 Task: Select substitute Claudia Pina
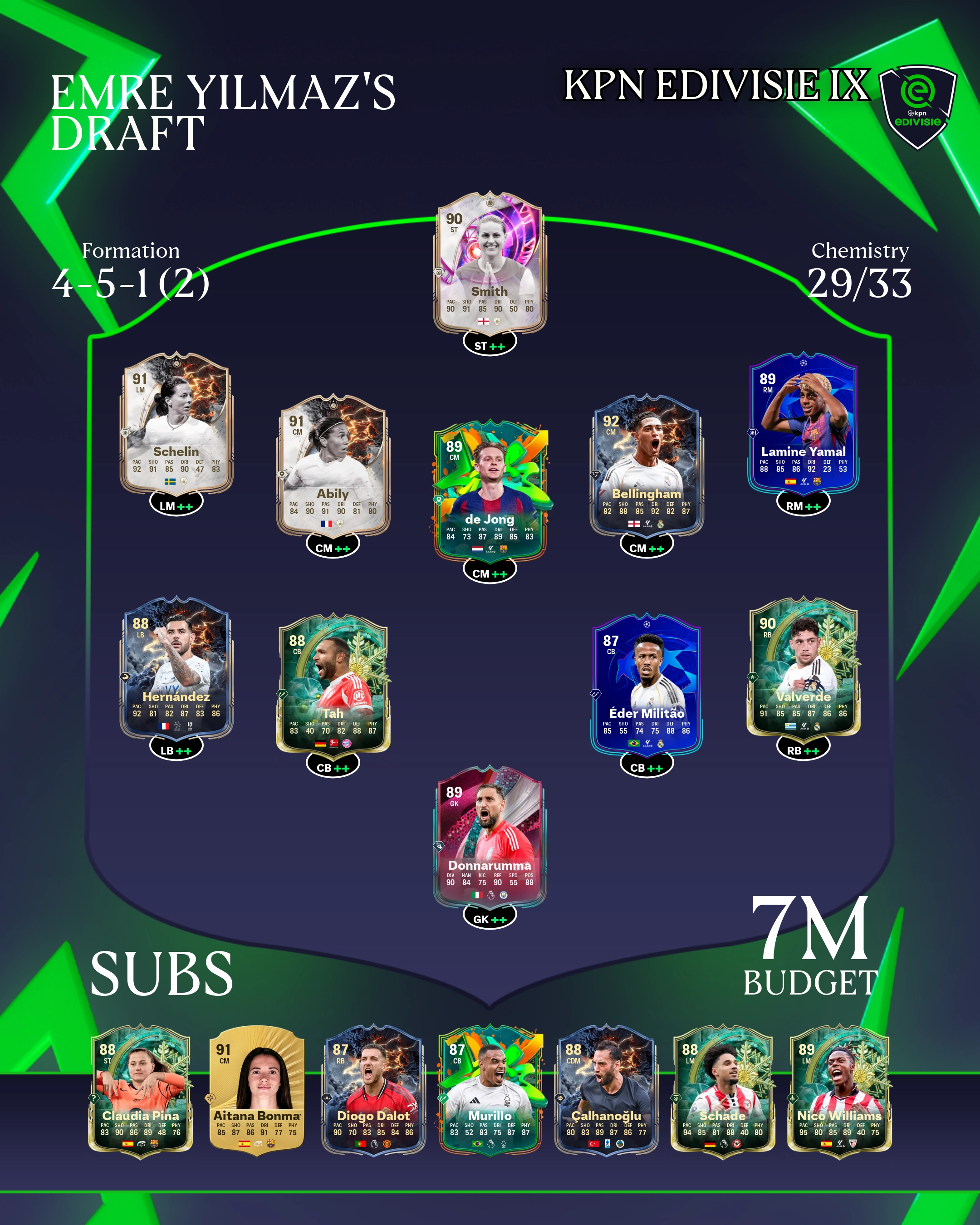pos(140,1090)
